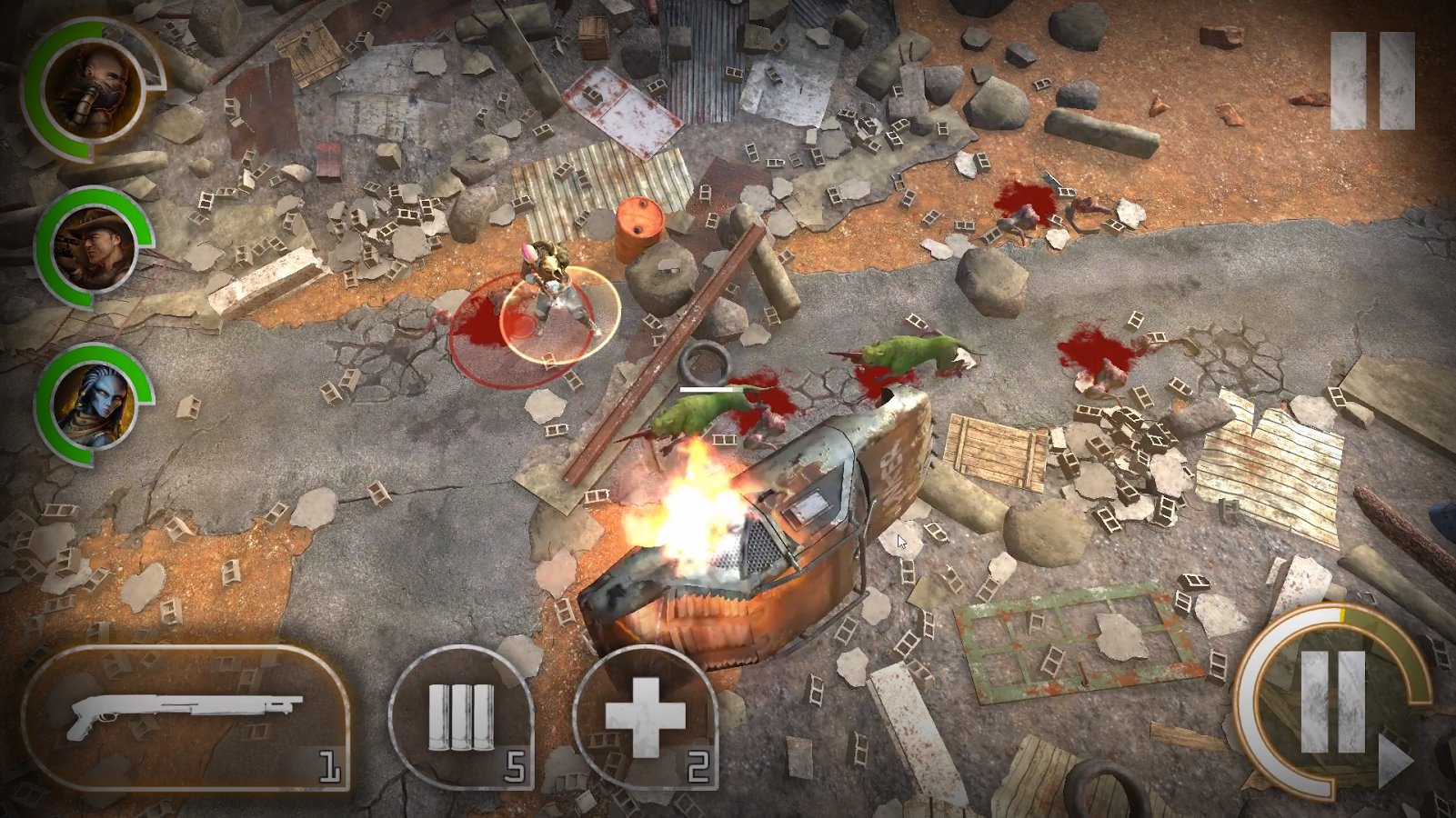1456x818 pixels.
Task: Choose the shotgun weapon slot
Action: (186, 718)
